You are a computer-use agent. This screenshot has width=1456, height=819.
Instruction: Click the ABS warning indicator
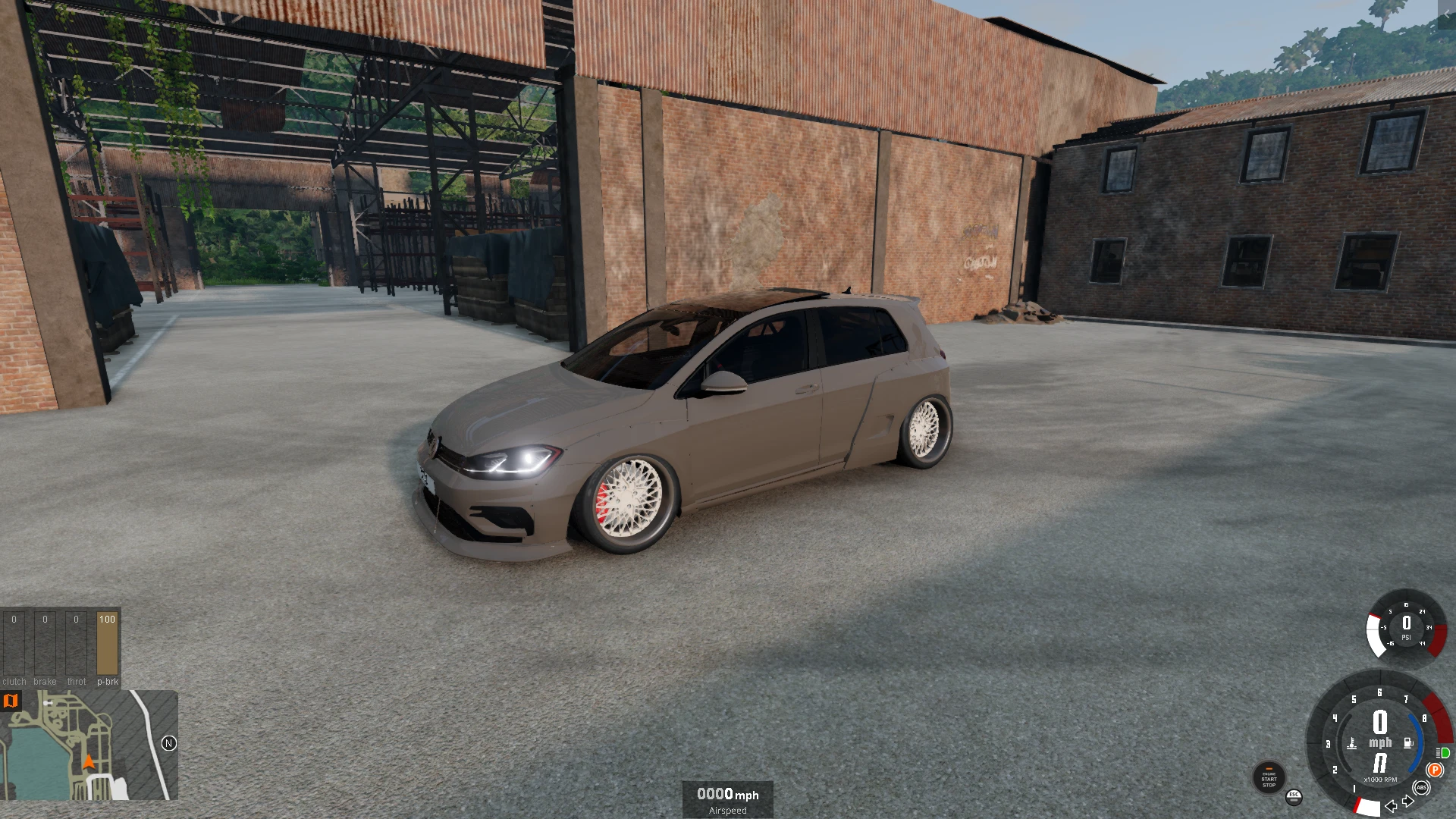[1421, 788]
